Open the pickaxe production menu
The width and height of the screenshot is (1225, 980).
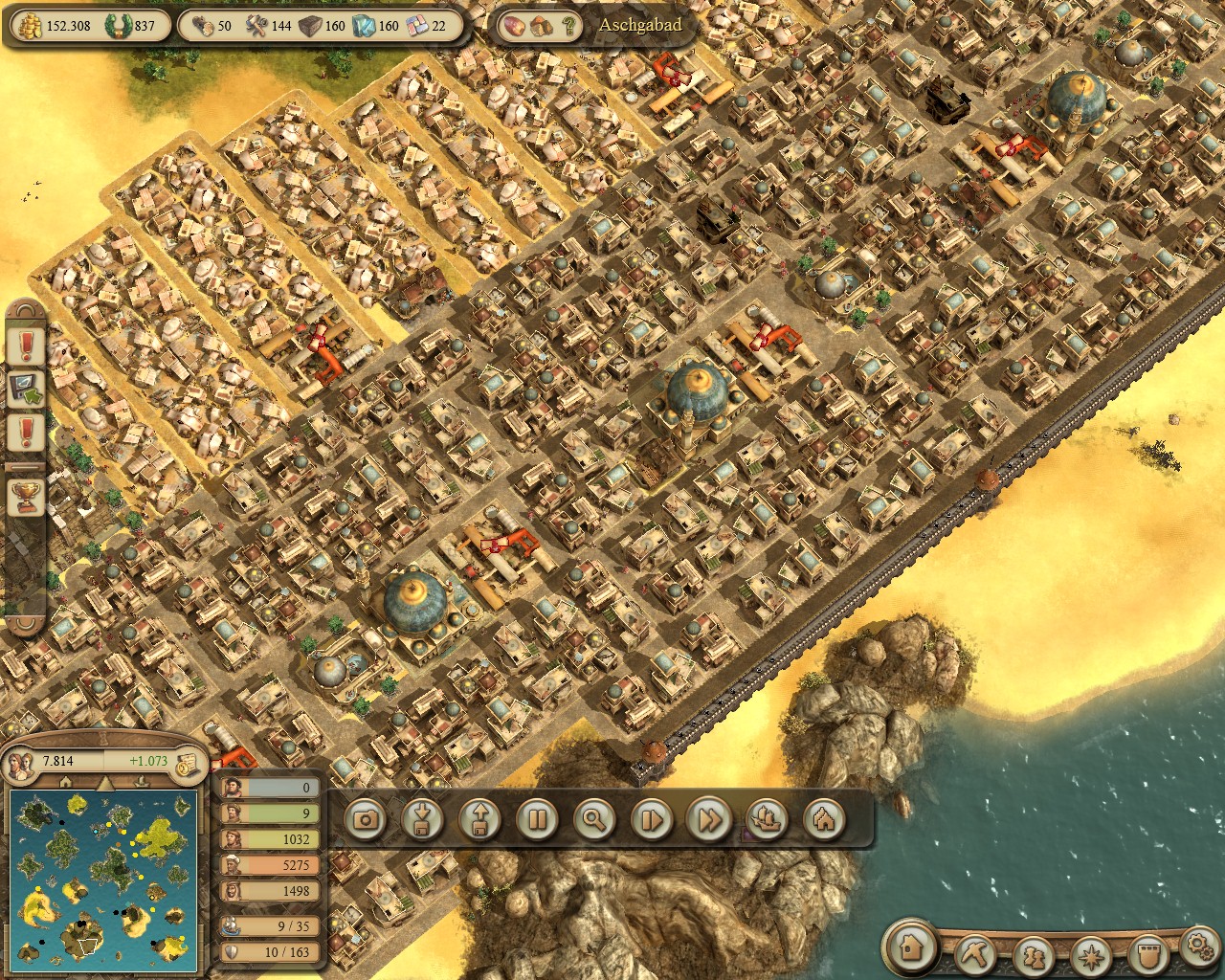(x=976, y=953)
